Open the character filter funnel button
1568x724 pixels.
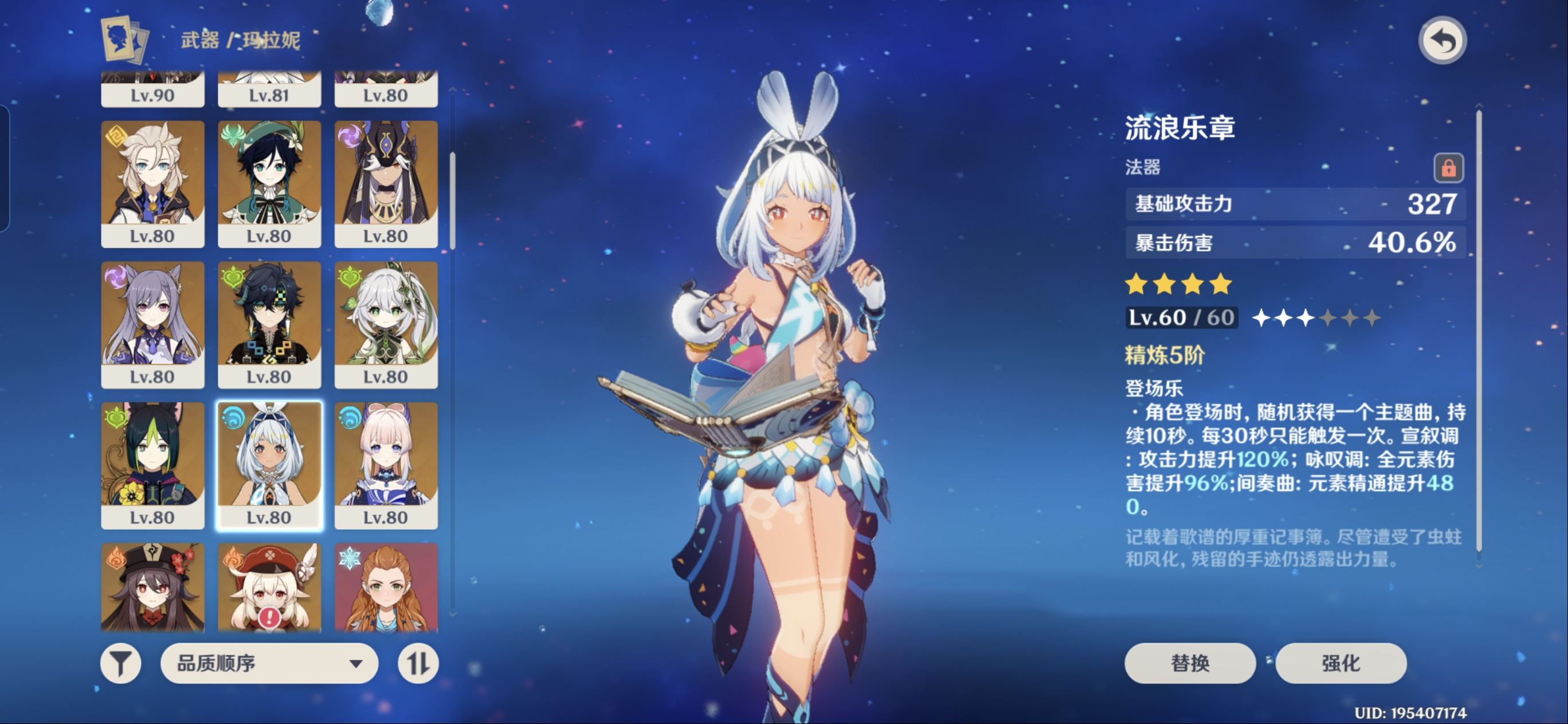coord(120,663)
